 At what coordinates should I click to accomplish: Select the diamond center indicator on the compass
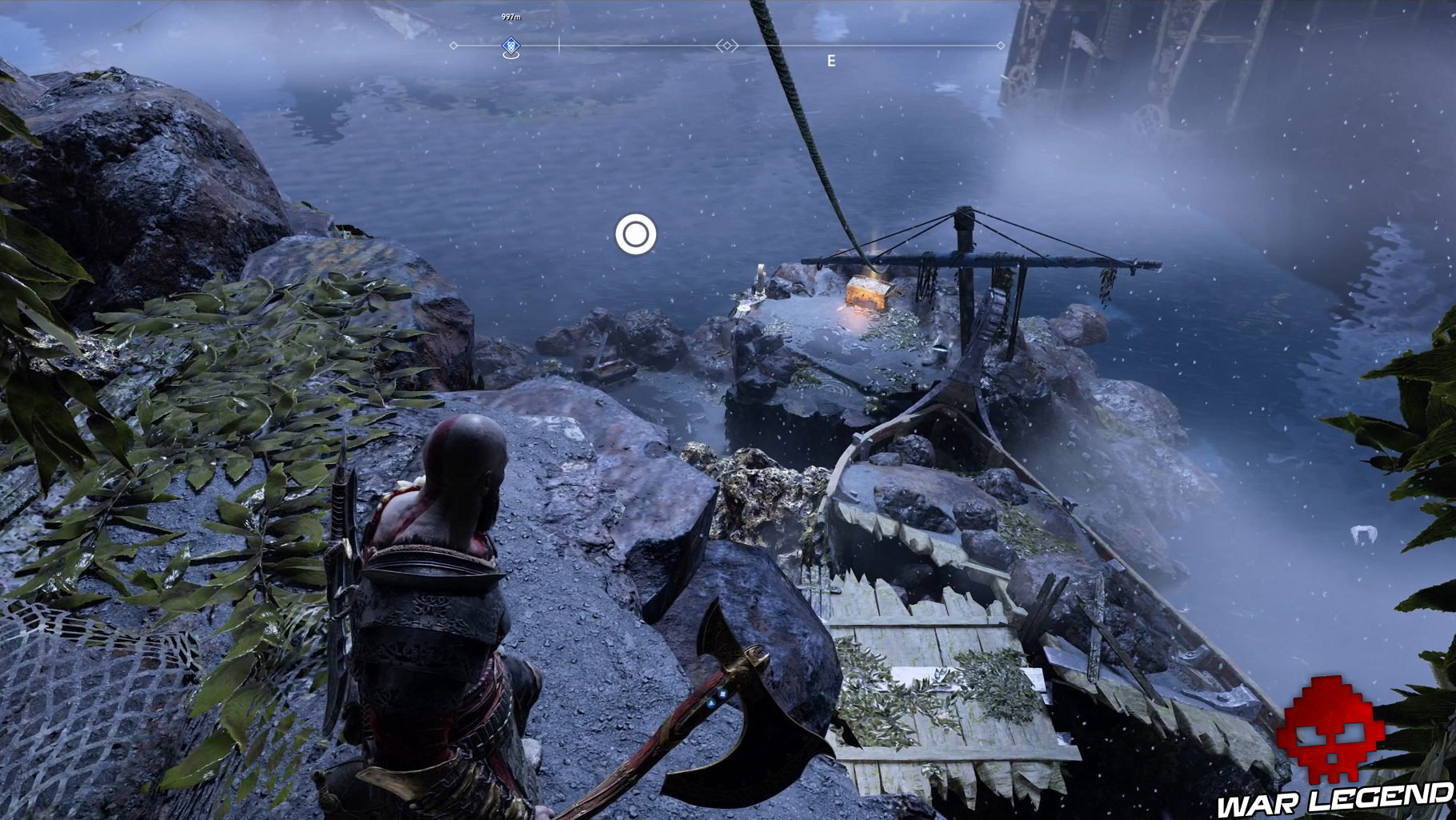tap(726, 46)
